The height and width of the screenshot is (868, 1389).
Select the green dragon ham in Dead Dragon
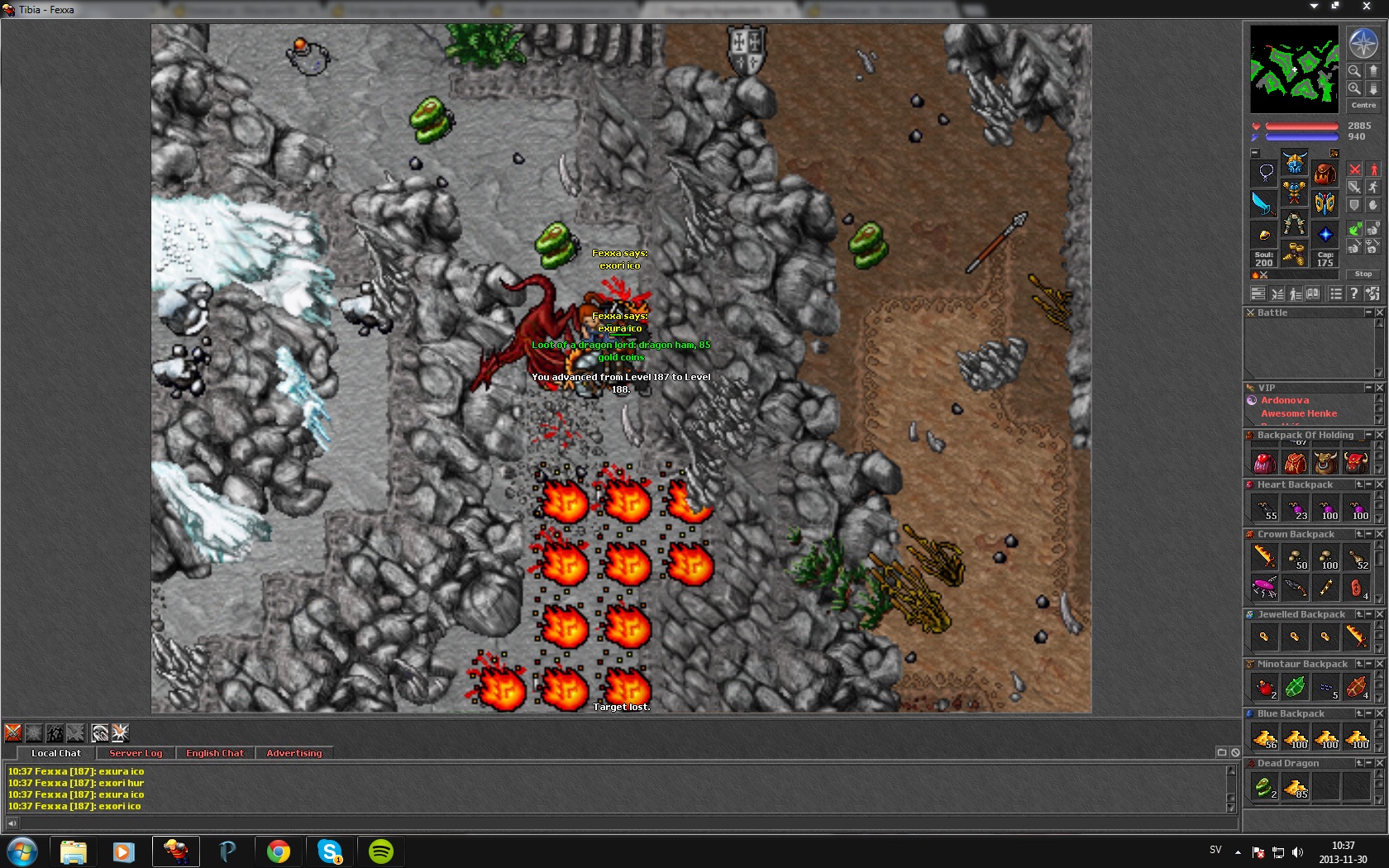1264,787
